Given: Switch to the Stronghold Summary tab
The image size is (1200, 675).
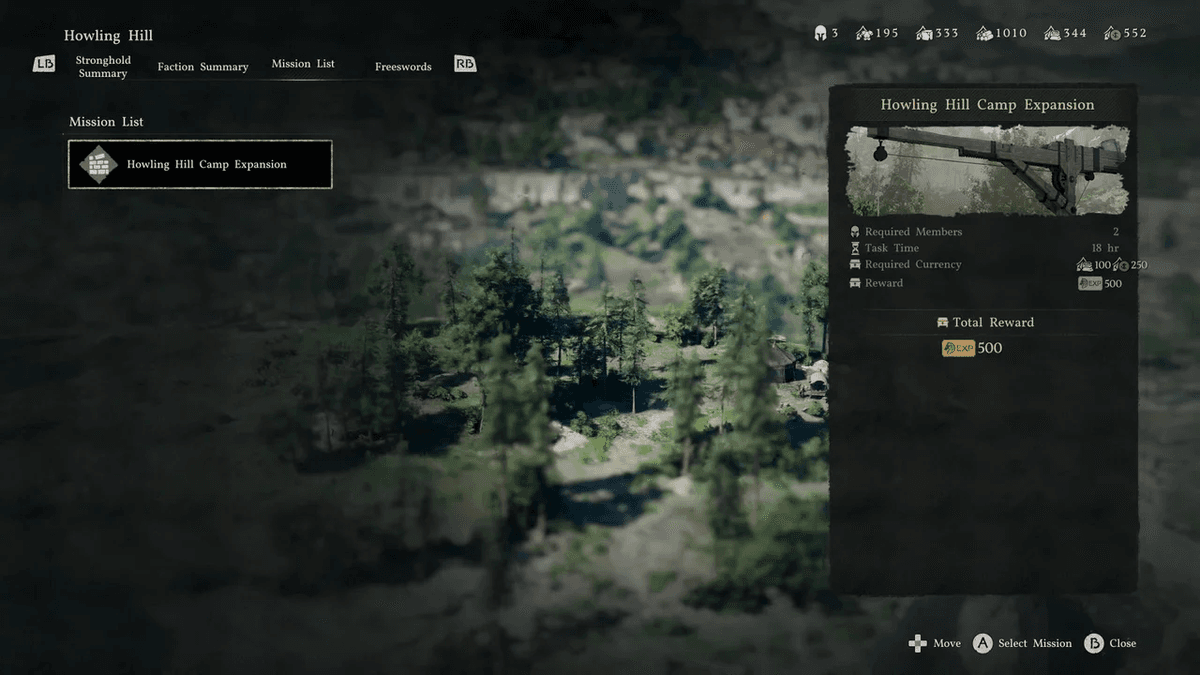Looking at the screenshot, I should (103, 67).
